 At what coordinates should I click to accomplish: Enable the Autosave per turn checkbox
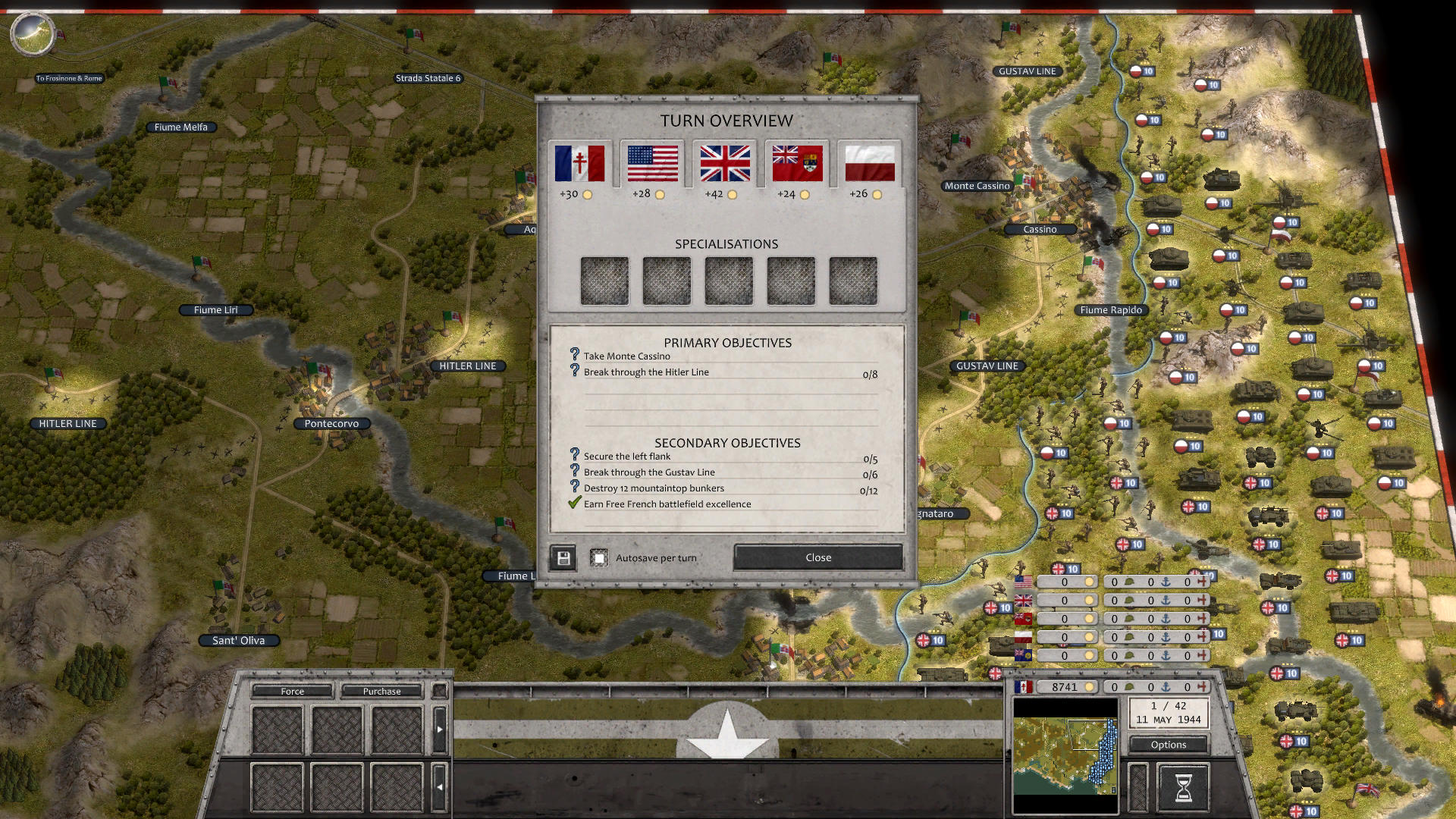[601, 557]
